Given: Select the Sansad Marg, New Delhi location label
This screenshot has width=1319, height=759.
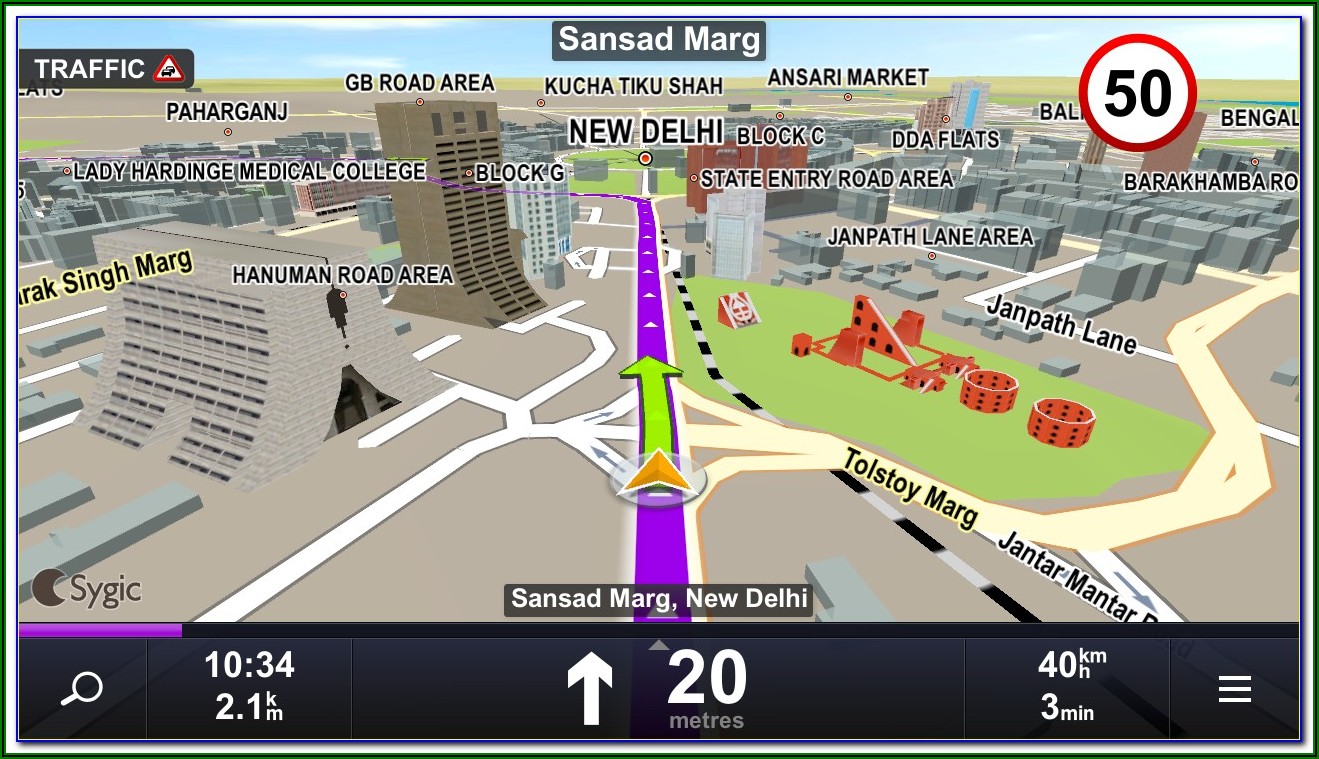Looking at the screenshot, I should tap(659, 599).
